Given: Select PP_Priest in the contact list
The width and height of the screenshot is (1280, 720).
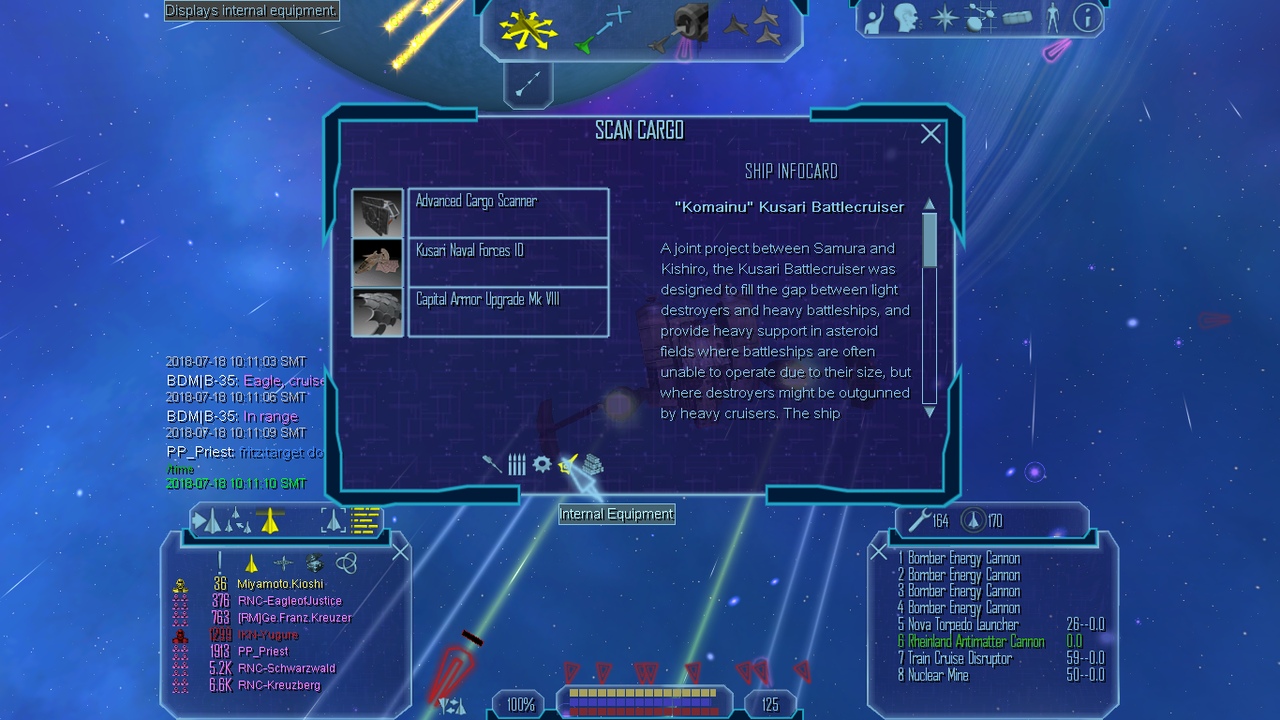Looking at the screenshot, I should tap(263, 651).
